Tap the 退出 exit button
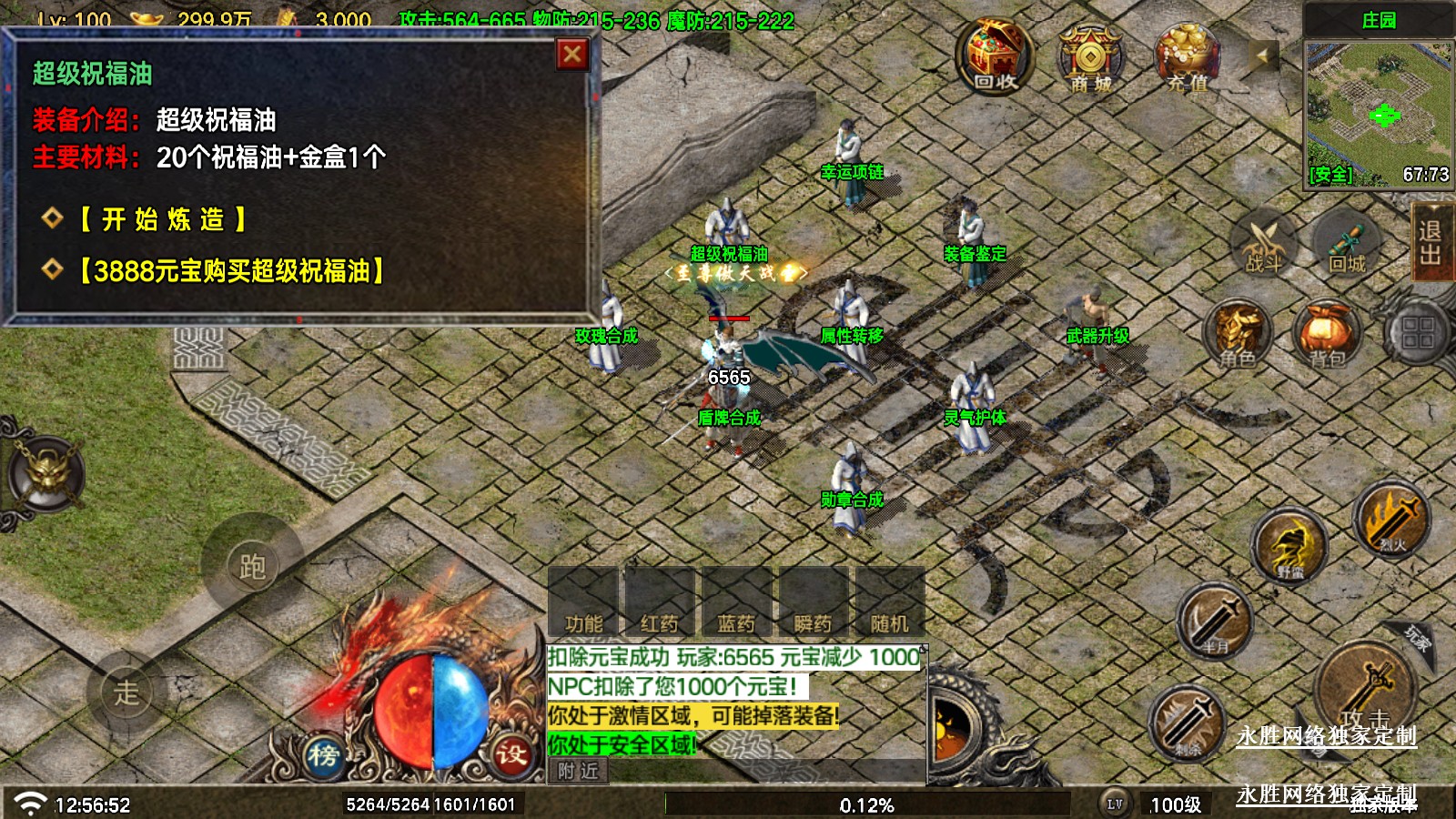 tap(1431, 243)
